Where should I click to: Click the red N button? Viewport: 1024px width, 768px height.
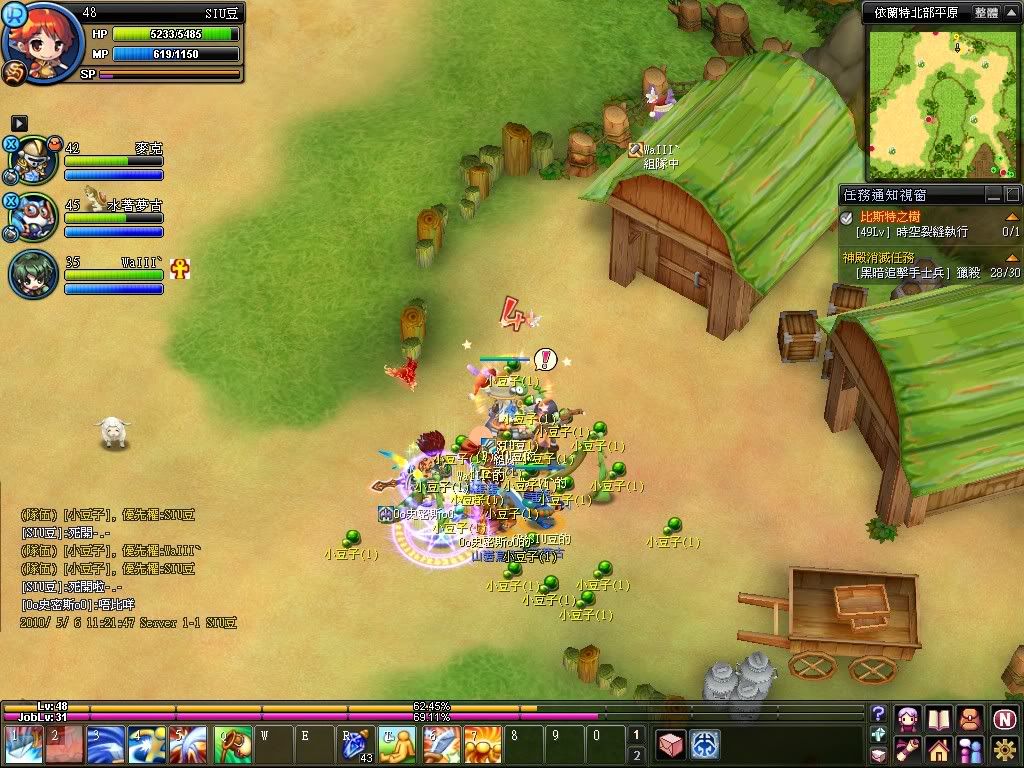coord(1003,717)
